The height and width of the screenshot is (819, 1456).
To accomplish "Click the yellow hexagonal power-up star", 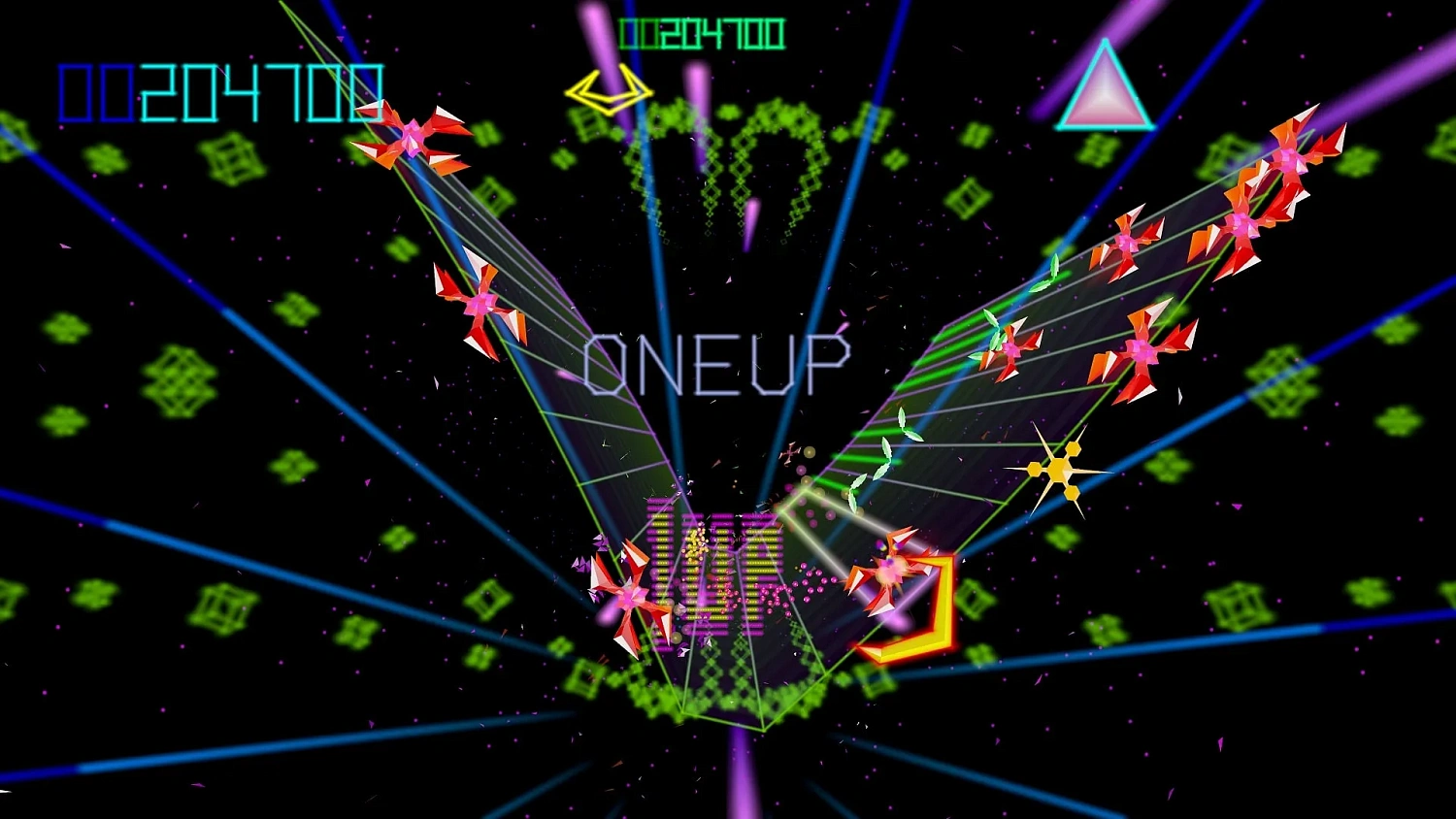I will (1060, 471).
